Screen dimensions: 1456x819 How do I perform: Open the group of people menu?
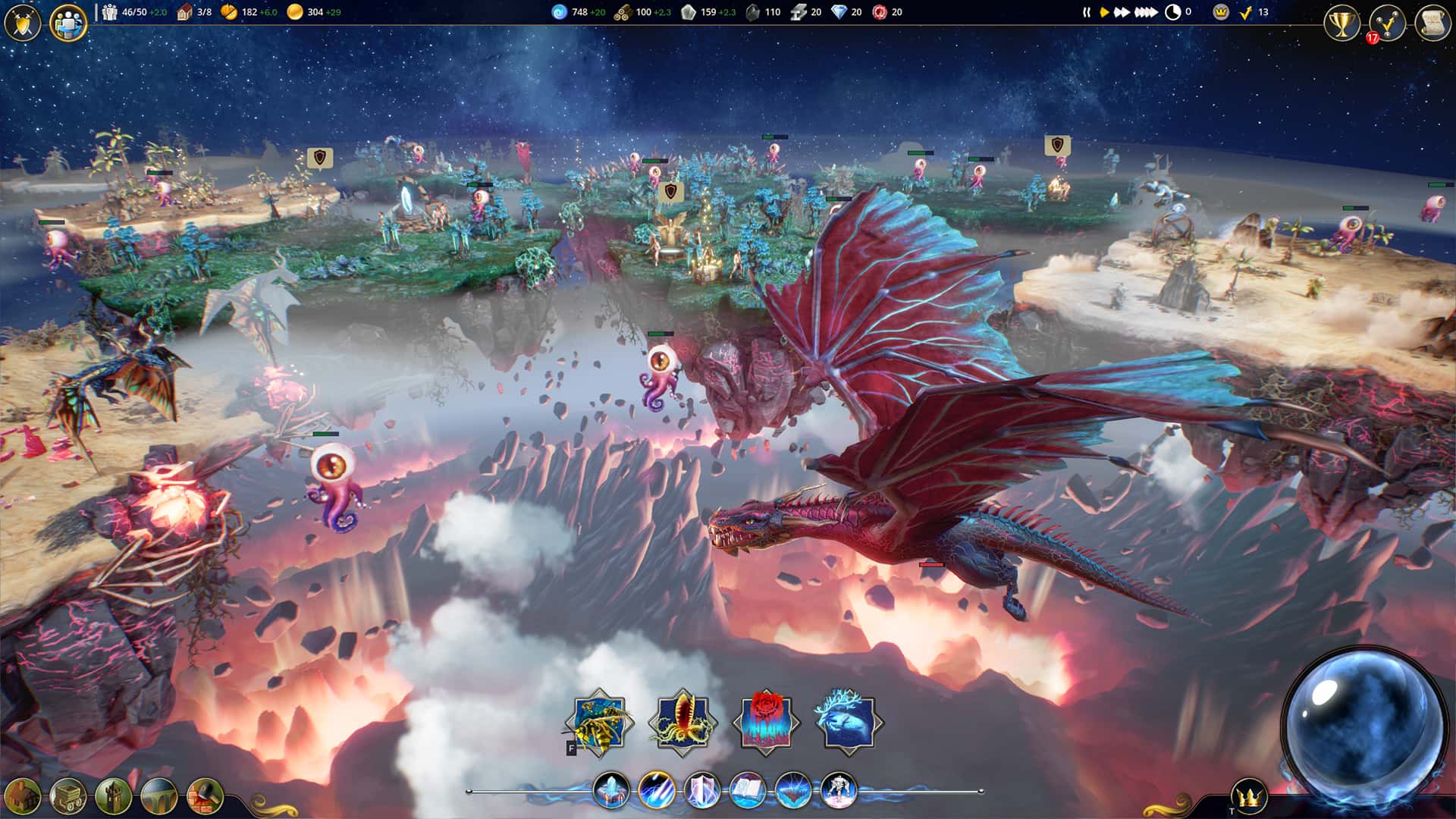pos(68,23)
